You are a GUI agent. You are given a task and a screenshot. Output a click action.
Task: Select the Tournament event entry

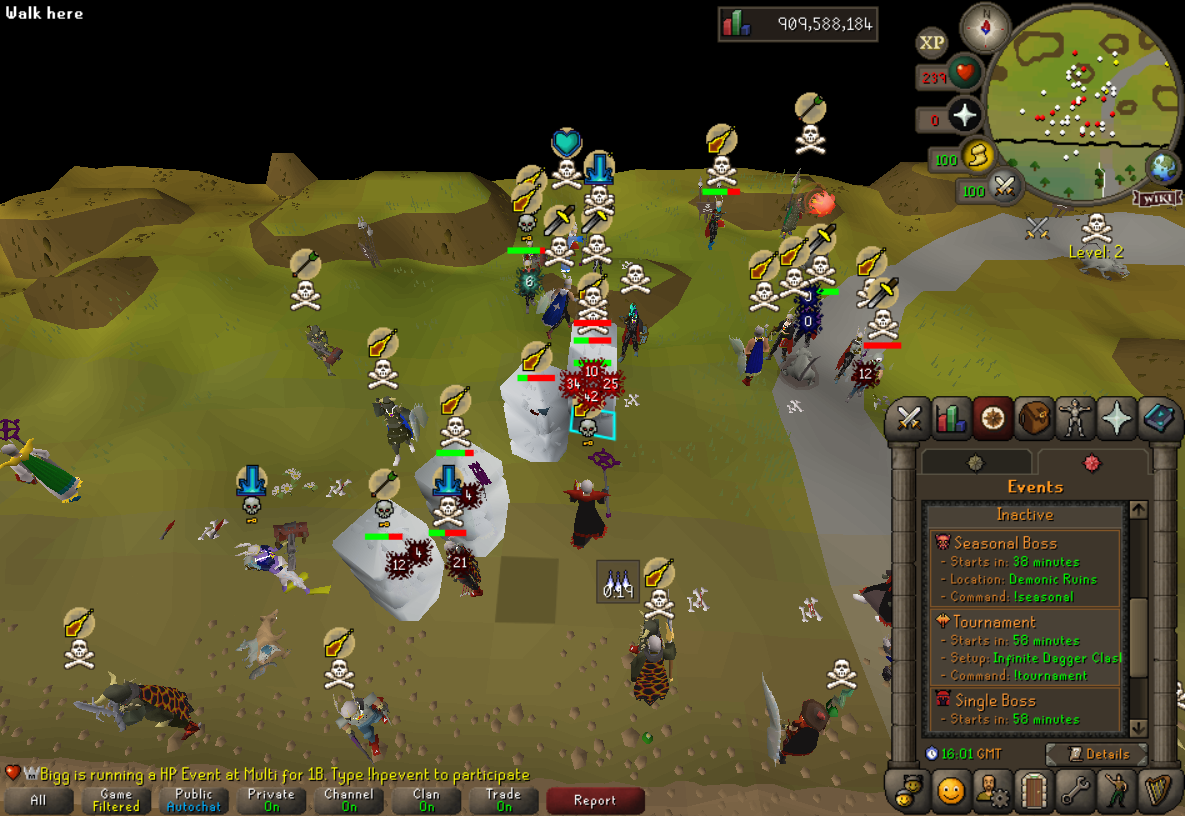(x=1025, y=648)
